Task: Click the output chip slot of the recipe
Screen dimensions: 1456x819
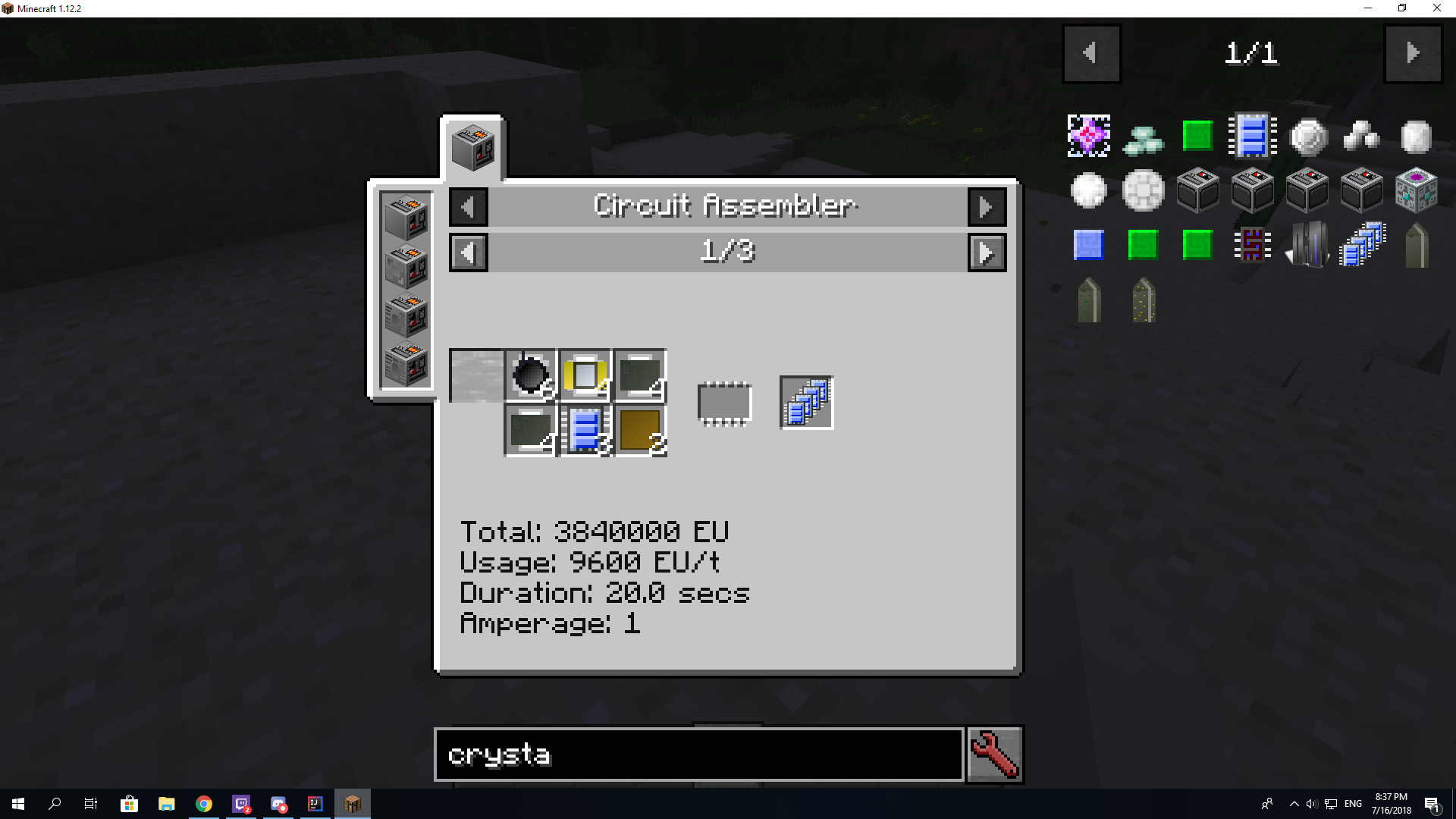Action: pos(806,402)
